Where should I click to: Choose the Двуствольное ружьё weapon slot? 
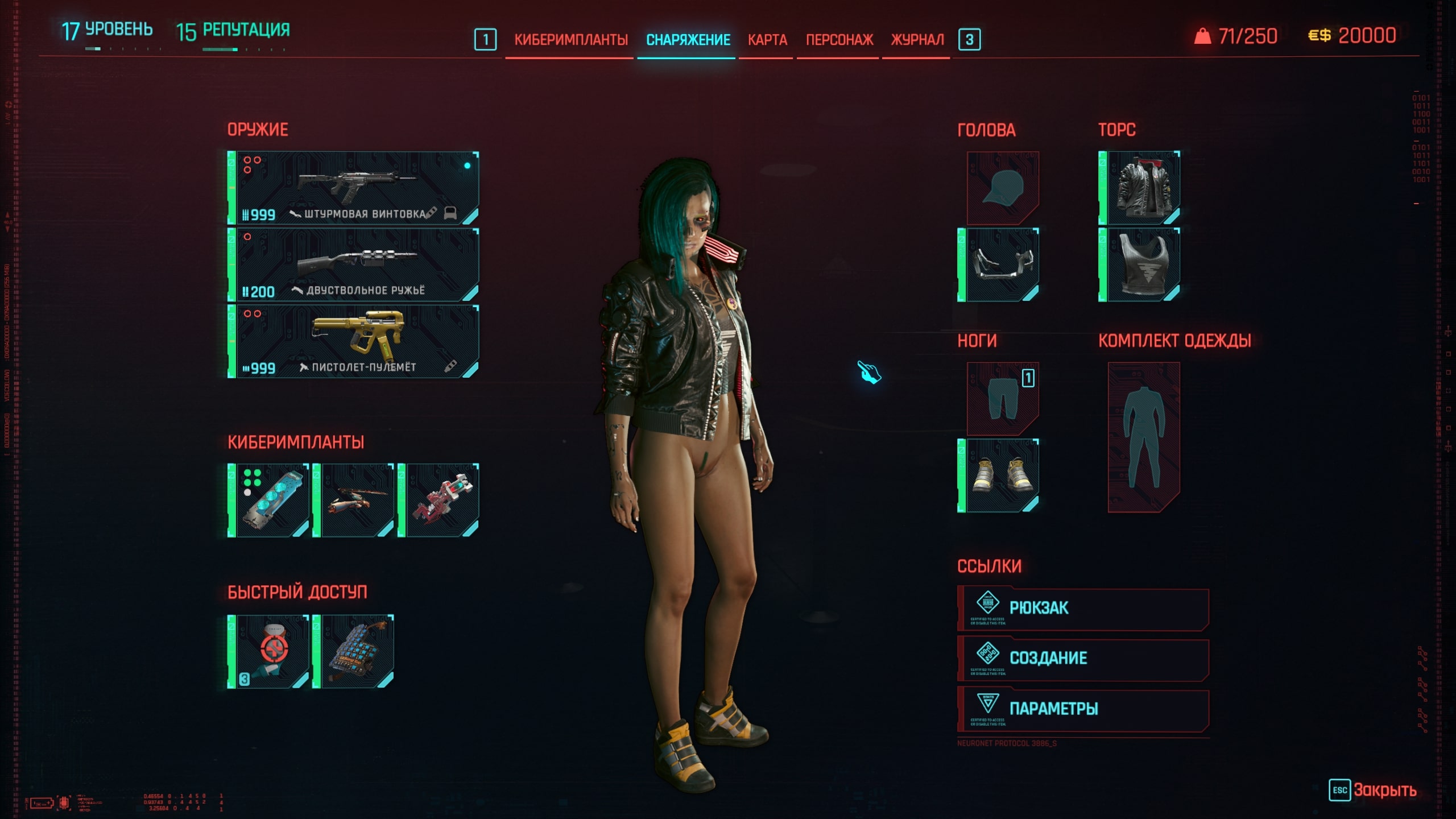pyautogui.click(x=354, y=264)
